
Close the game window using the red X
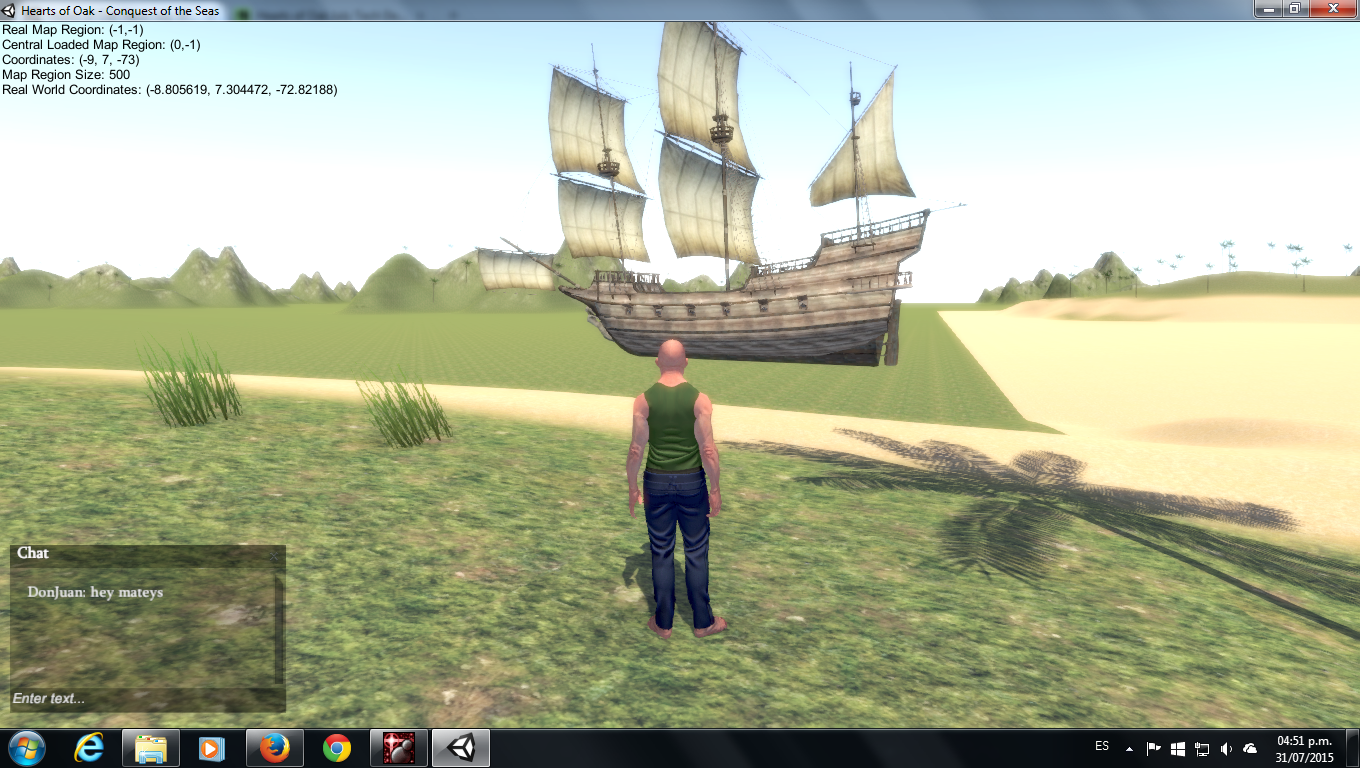coord(1331,8)
